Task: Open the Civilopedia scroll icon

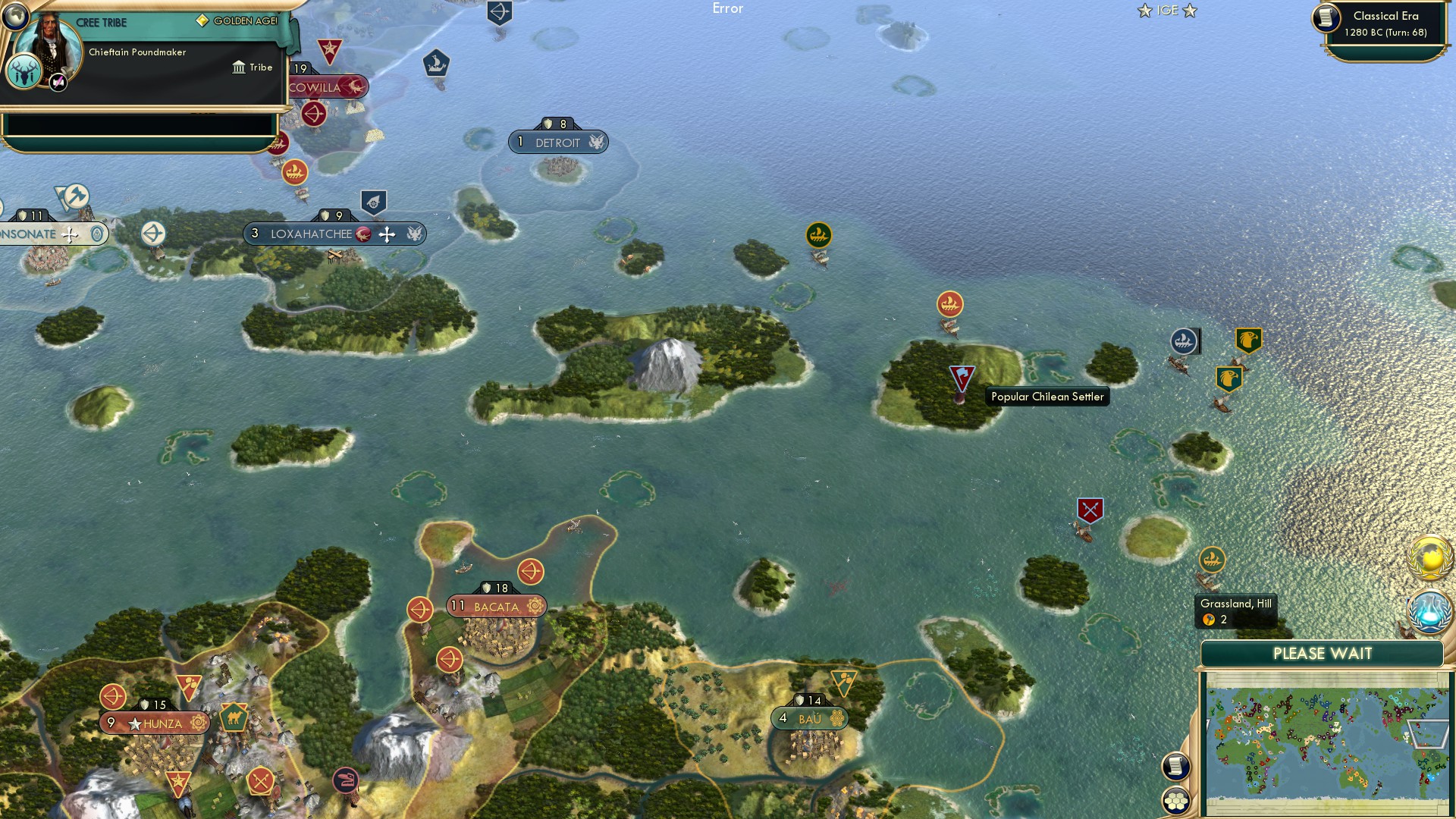Action: pyautogui.click(x=1175, y=767)
